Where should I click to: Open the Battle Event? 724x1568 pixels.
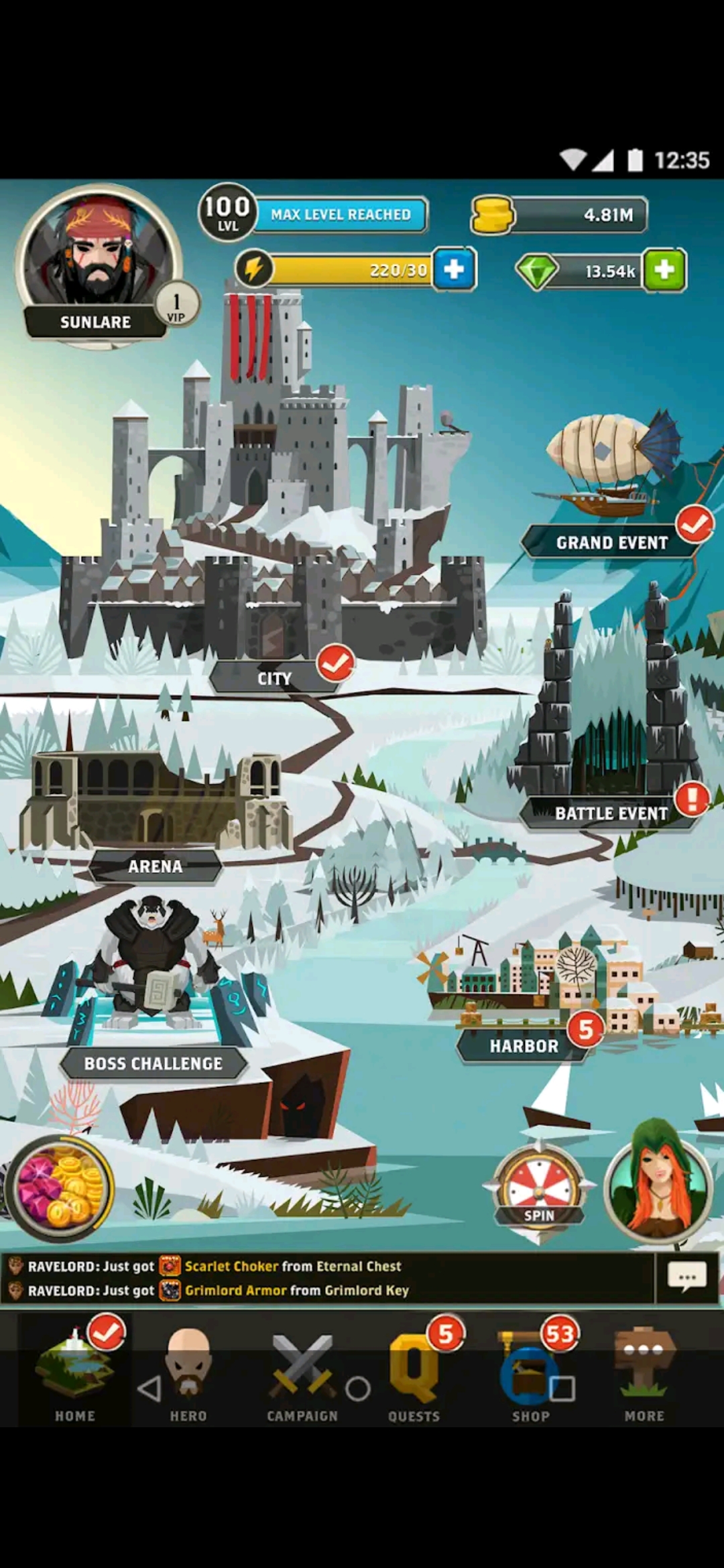pos(611,813)
